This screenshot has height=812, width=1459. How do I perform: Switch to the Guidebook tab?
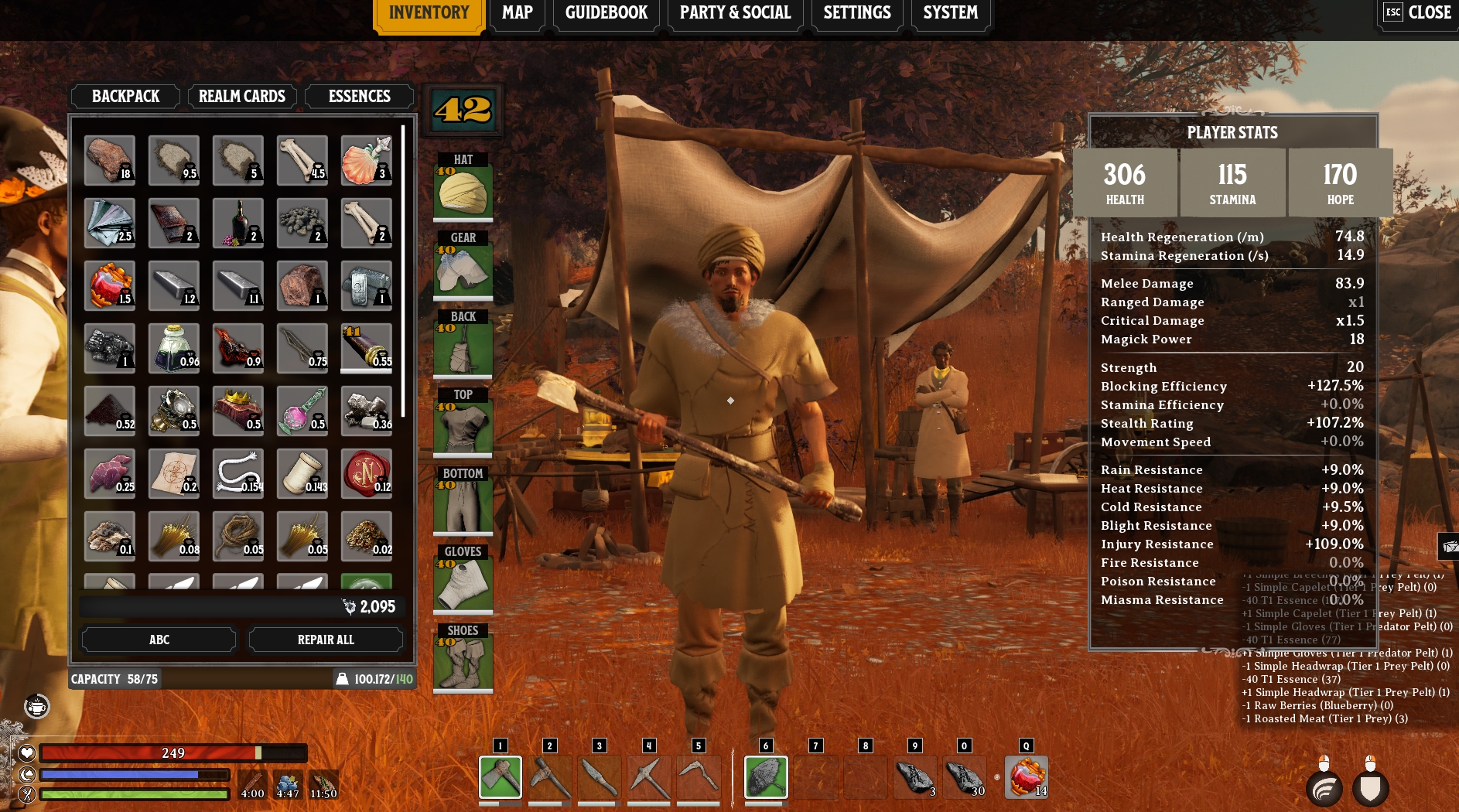pyautogui.click(x=606, y=13)
